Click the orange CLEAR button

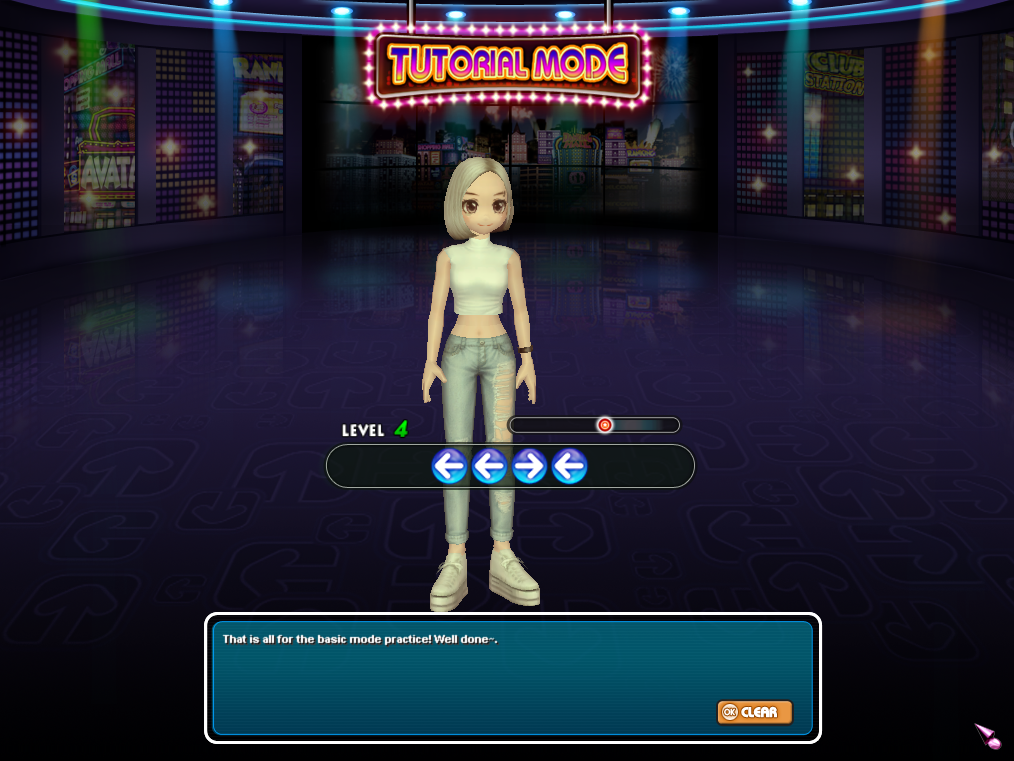(754, 712)
